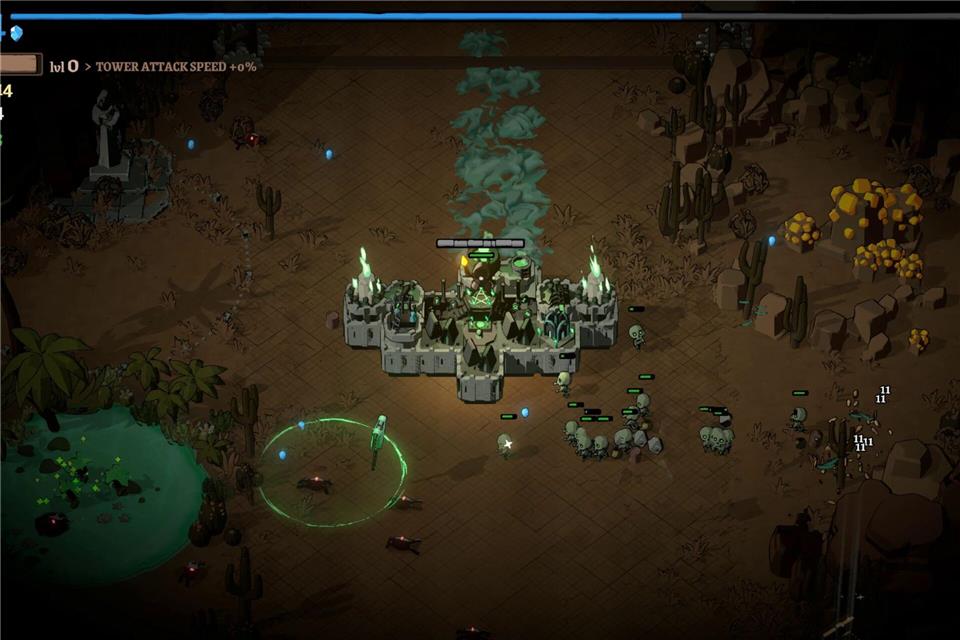Click the tan bar beside lvl 0
This screenshot has width=960, height=640.
click(20, 65)
